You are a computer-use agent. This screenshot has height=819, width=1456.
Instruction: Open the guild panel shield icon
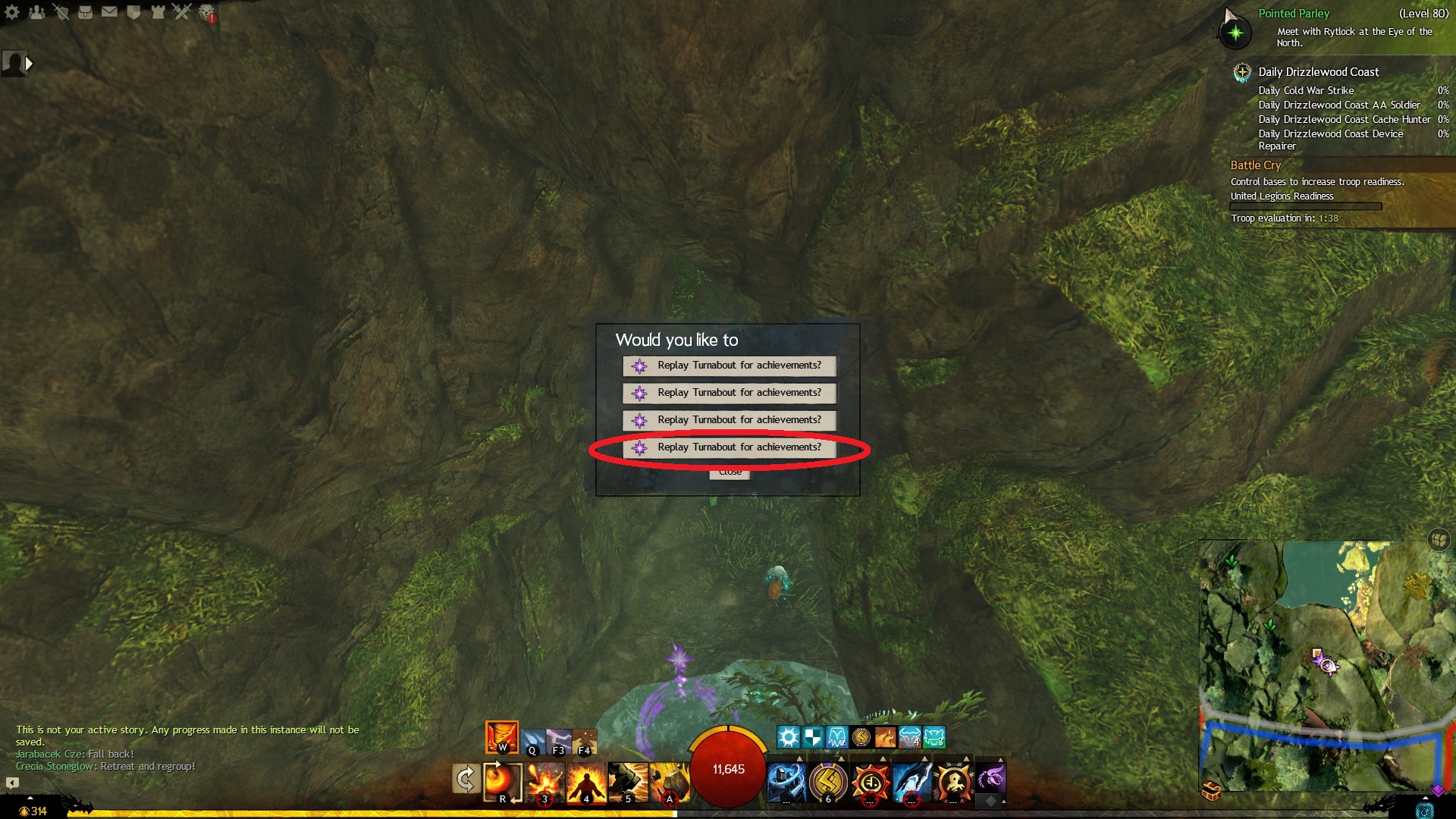click(x=134, y=12)
